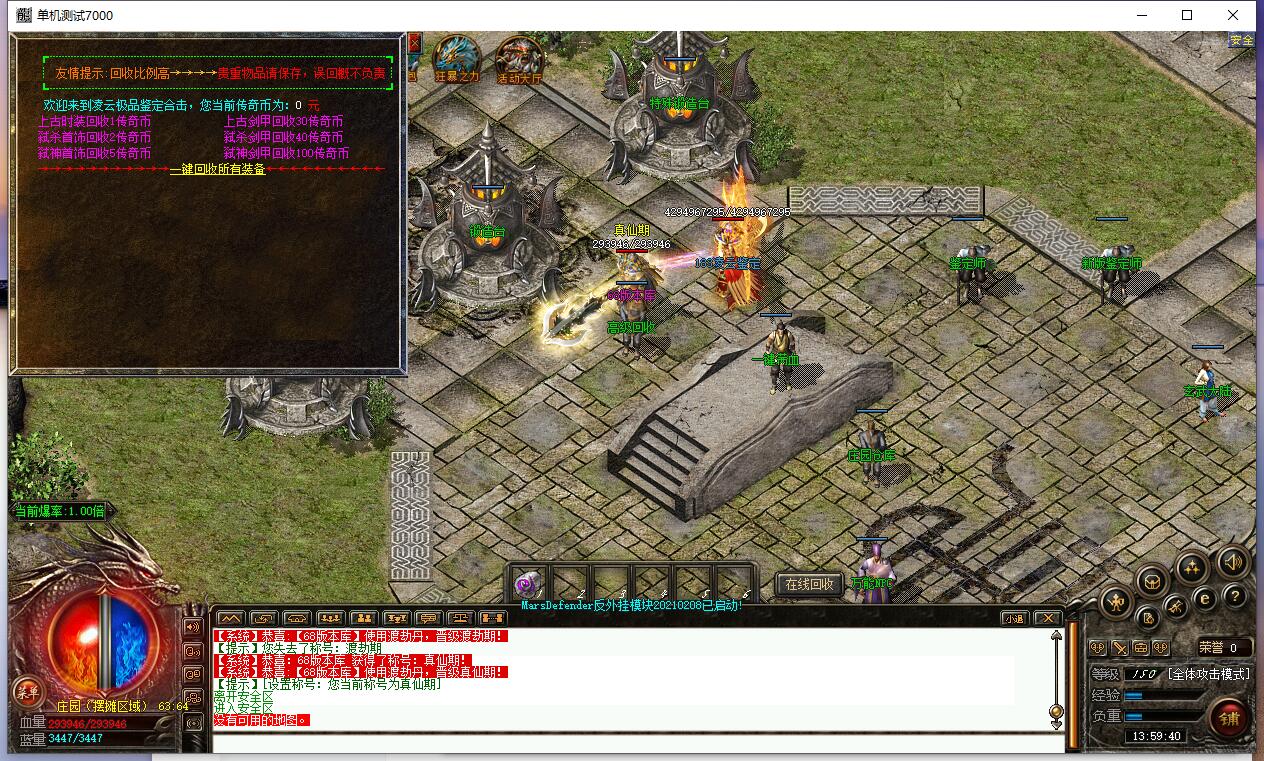
Task: Use the purple item in hotbar slot 1
Action: [x=527, y=584]
